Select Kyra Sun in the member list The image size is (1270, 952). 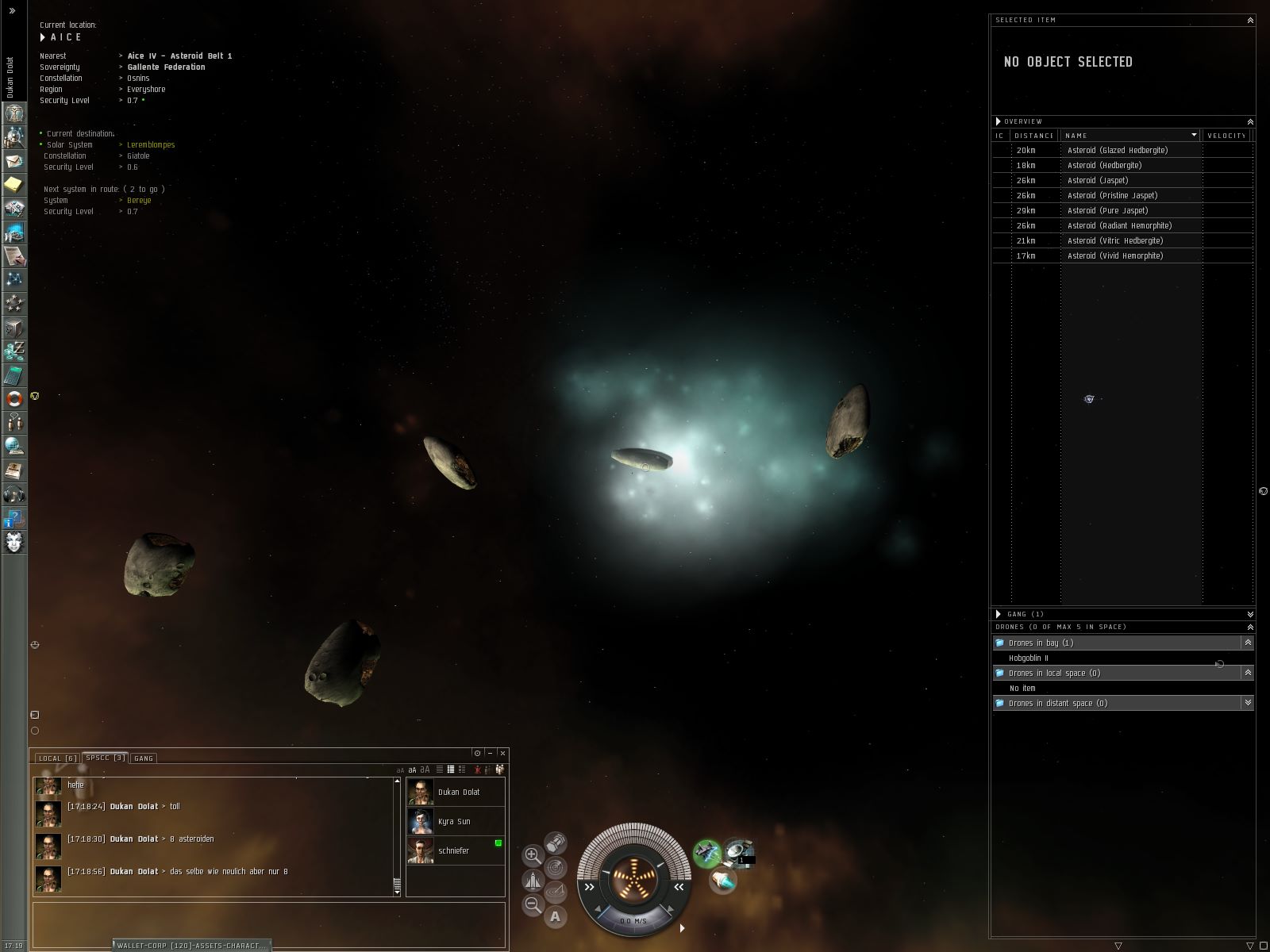[455, 821]
